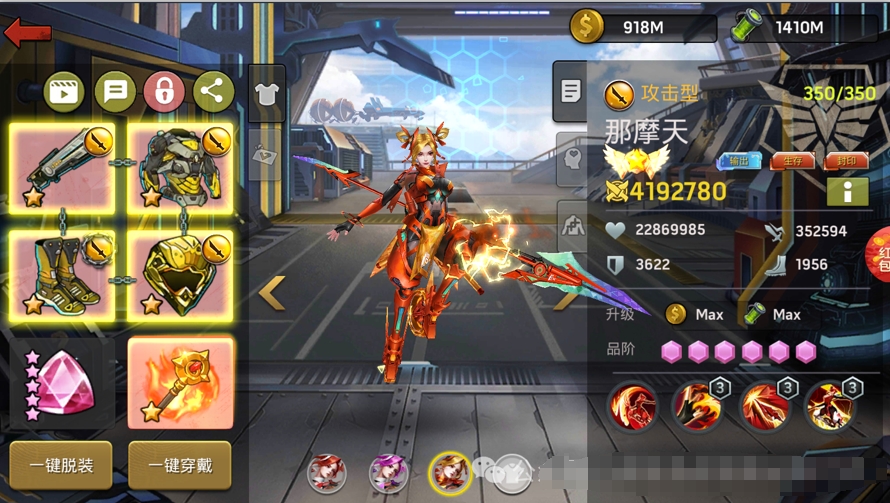Viewport: 890px width, 503px height.
Task: Select the golden boots equipment slot
Action: 62,275
